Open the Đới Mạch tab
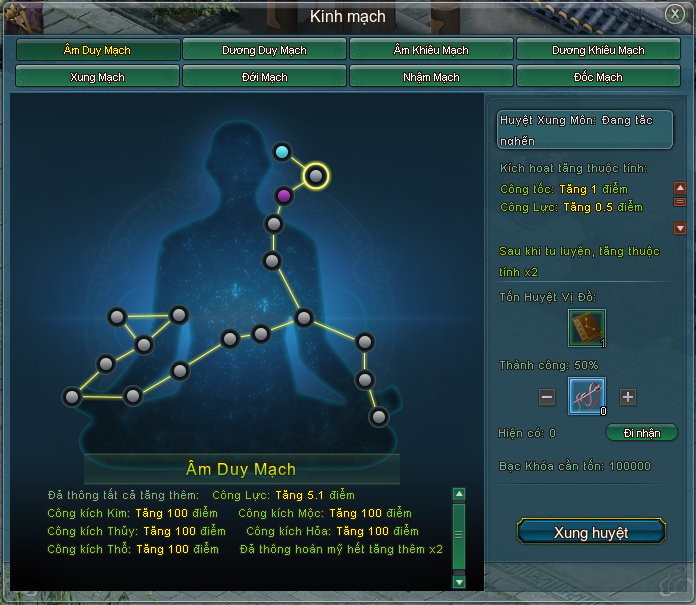 265,76
